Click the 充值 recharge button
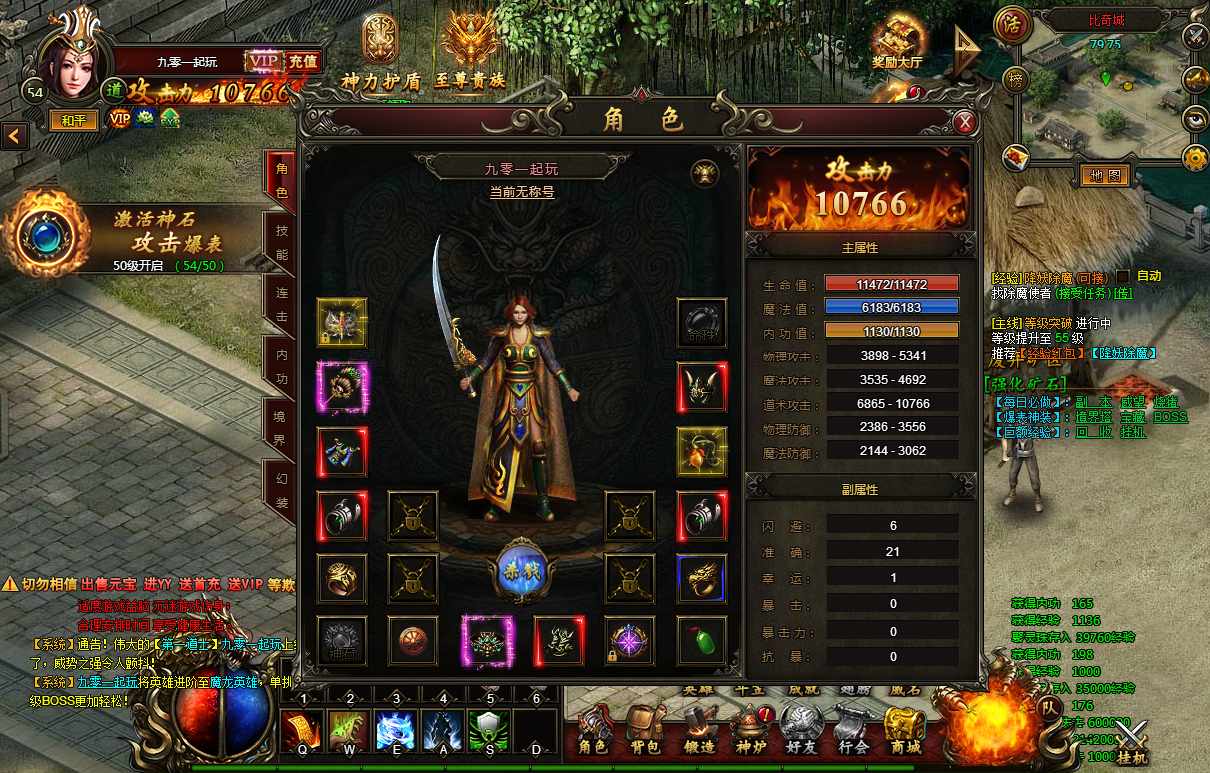The height and width of the screenshot is (773, 1210). click(x=303, y=61)
